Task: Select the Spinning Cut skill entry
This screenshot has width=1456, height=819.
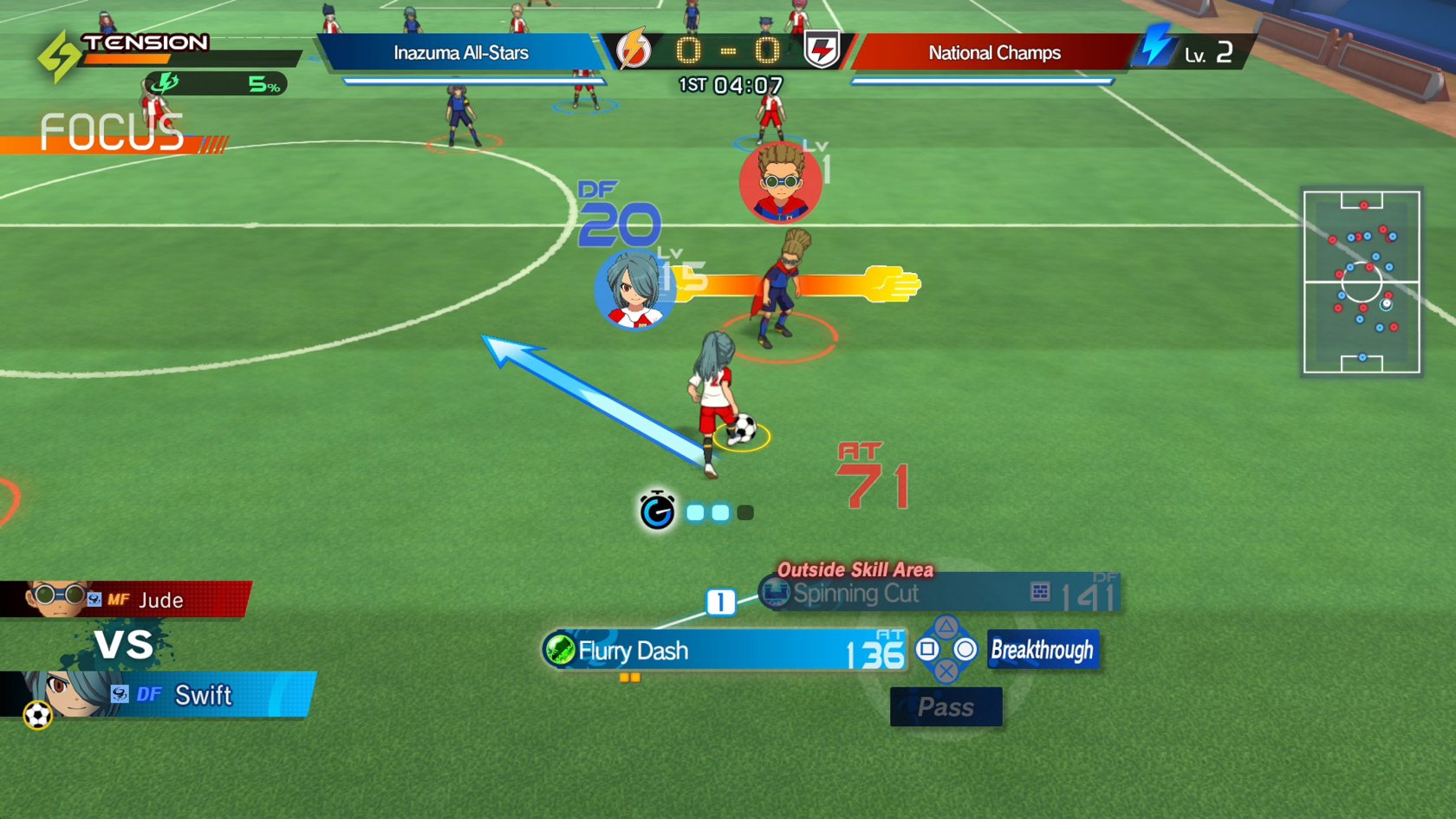Action: (x=940, y=594)
